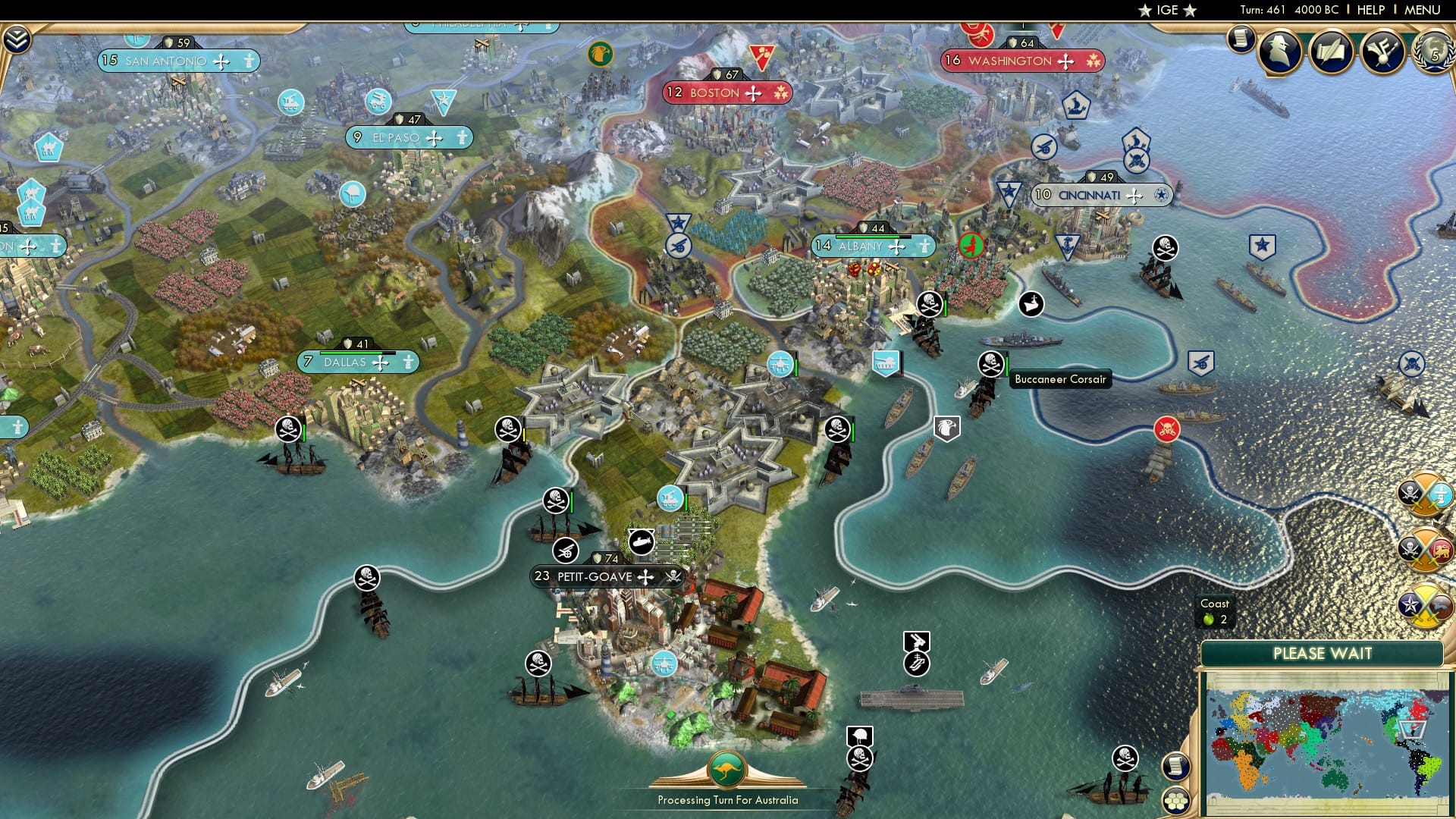Select the white eagle unit flag near Albany

click(x=946, y=429)
